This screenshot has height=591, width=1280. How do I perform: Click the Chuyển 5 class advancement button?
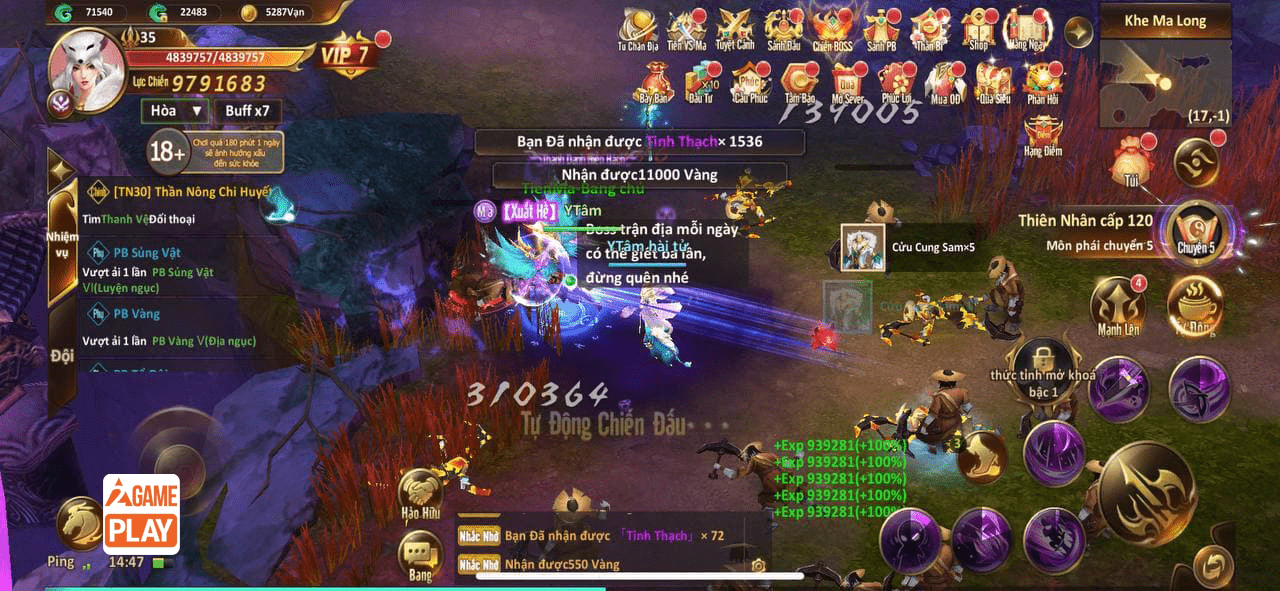pos(1197,229)
